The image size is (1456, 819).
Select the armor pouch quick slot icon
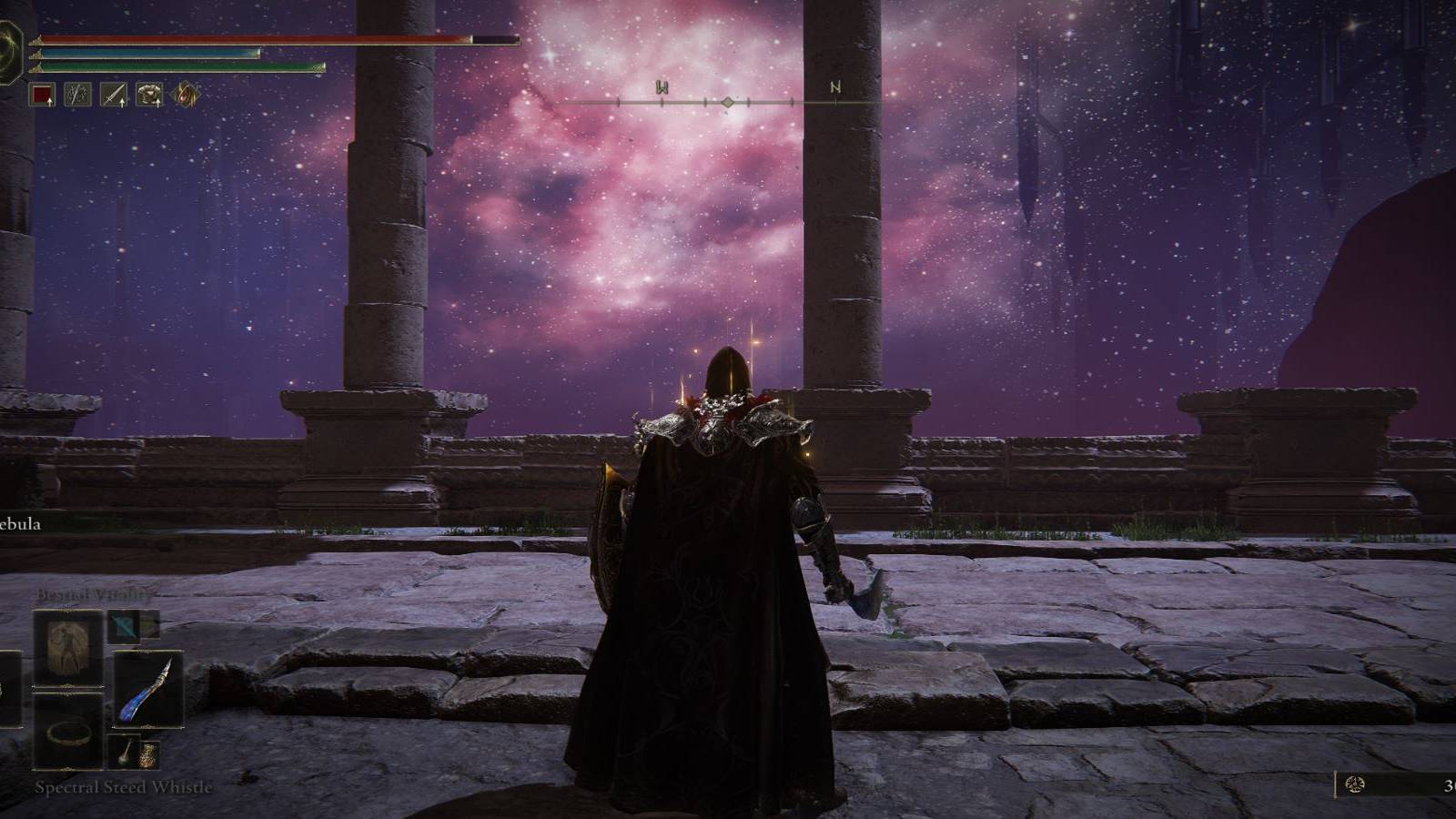tap(147, 94)
